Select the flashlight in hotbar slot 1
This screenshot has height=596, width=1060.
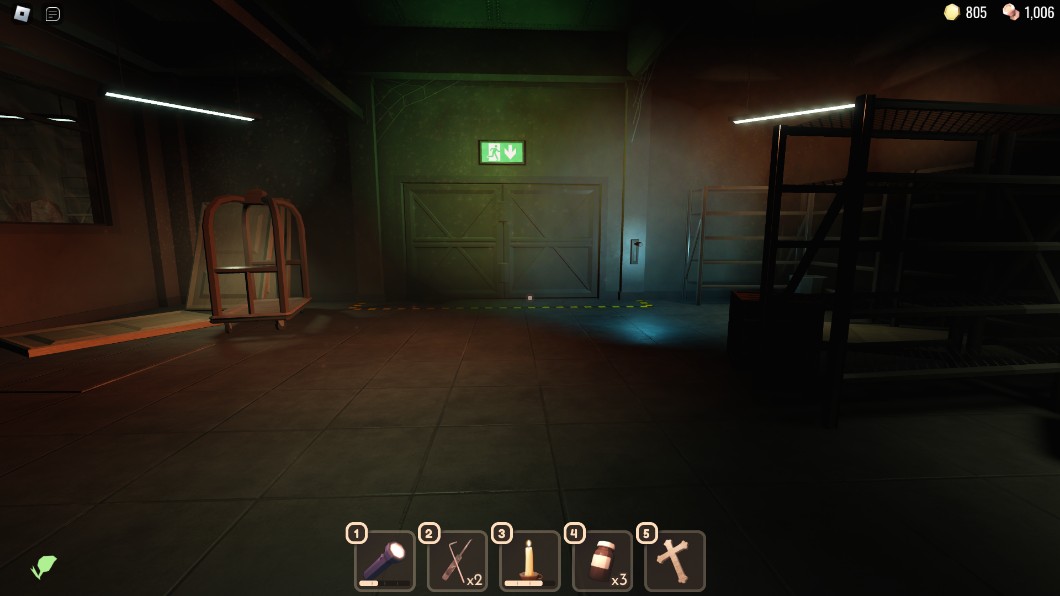(x=385, y=561)
